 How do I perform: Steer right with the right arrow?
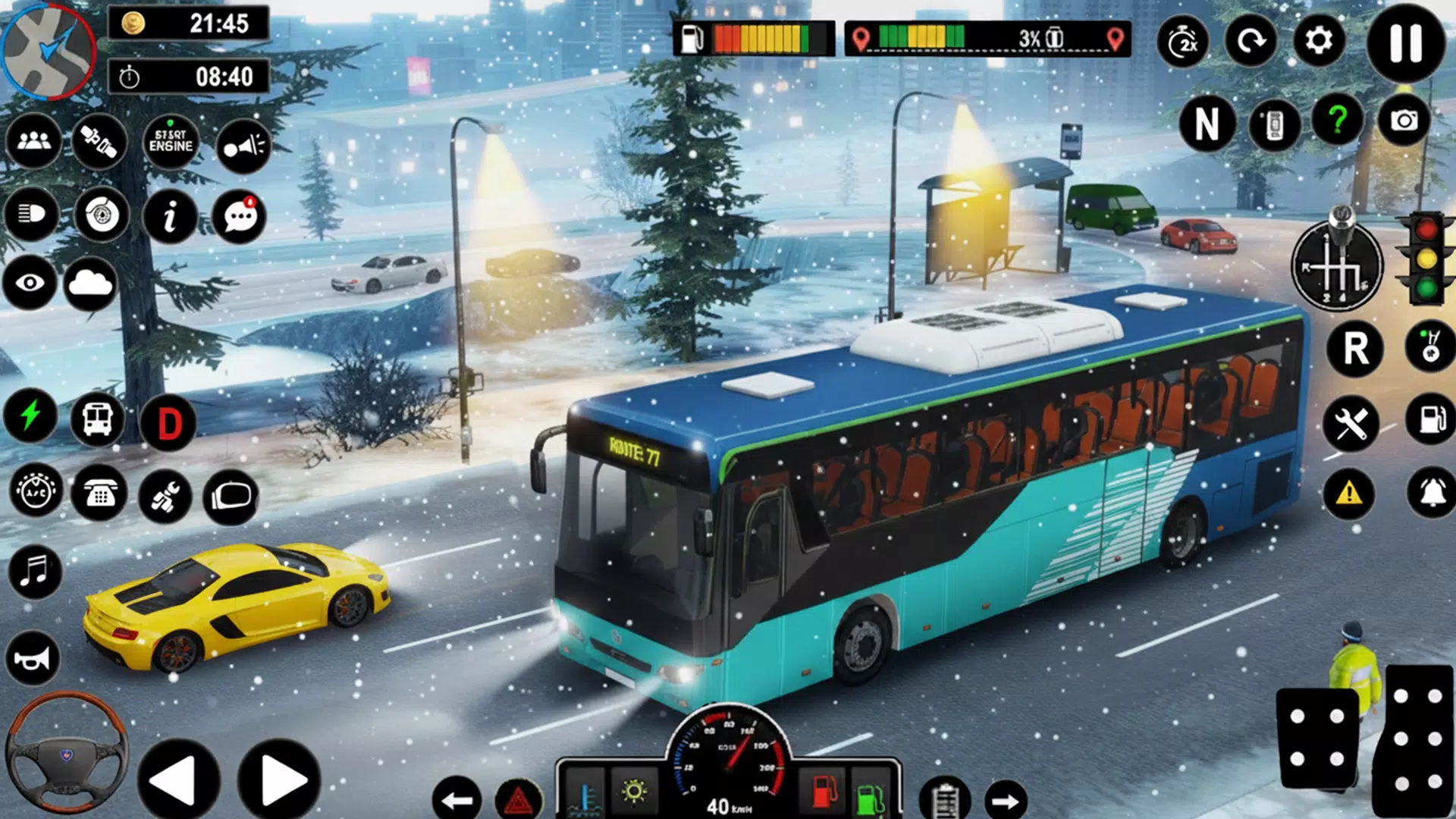(279, 780)
